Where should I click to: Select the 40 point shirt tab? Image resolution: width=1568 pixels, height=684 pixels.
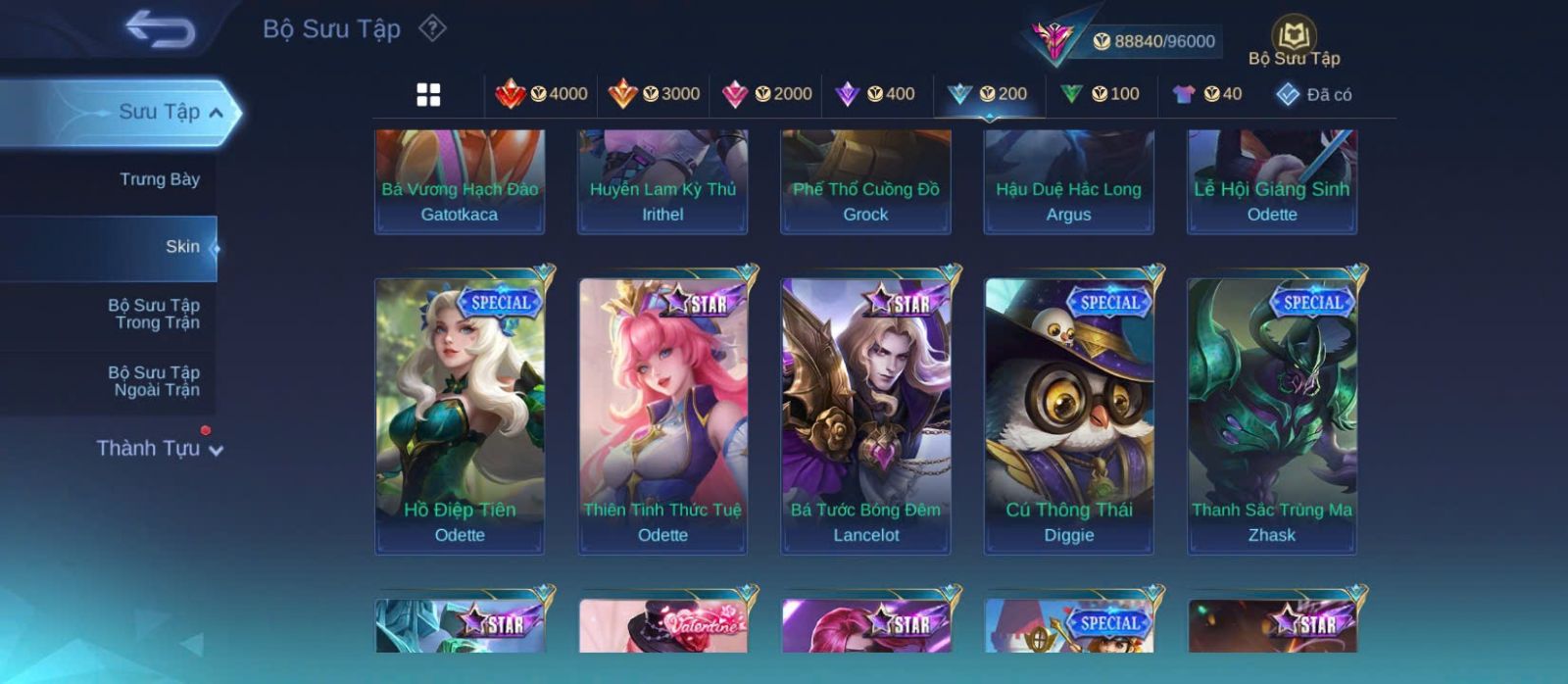[1207, 94]
